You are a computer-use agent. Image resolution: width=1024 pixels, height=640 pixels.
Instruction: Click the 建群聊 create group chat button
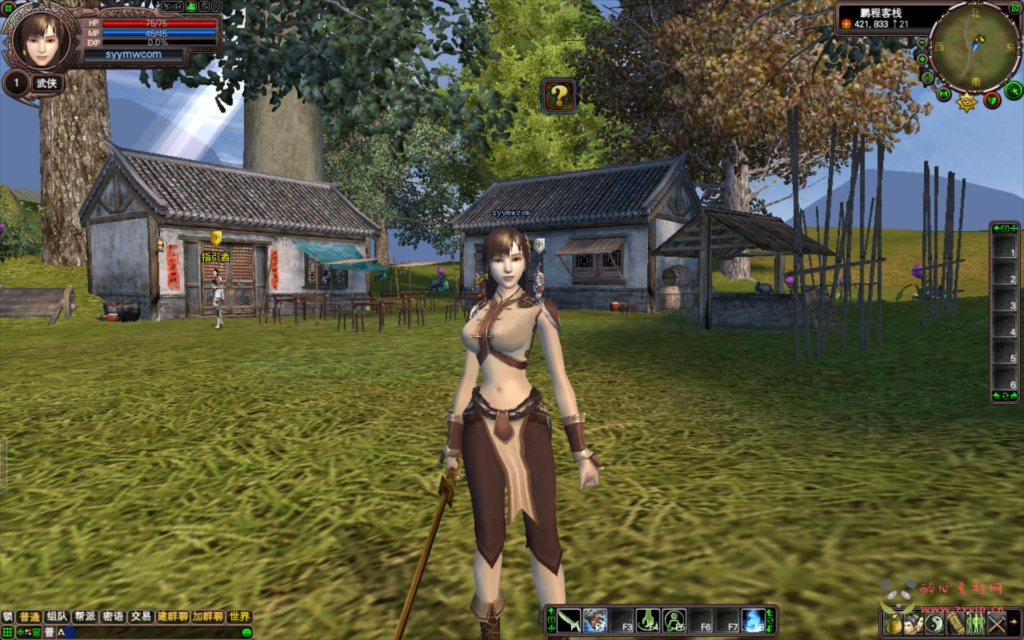[x=172, y=617]
